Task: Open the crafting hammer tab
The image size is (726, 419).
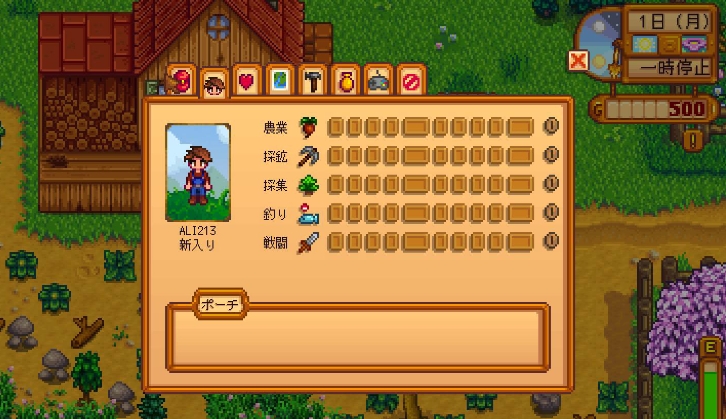Action: point(312,80)
